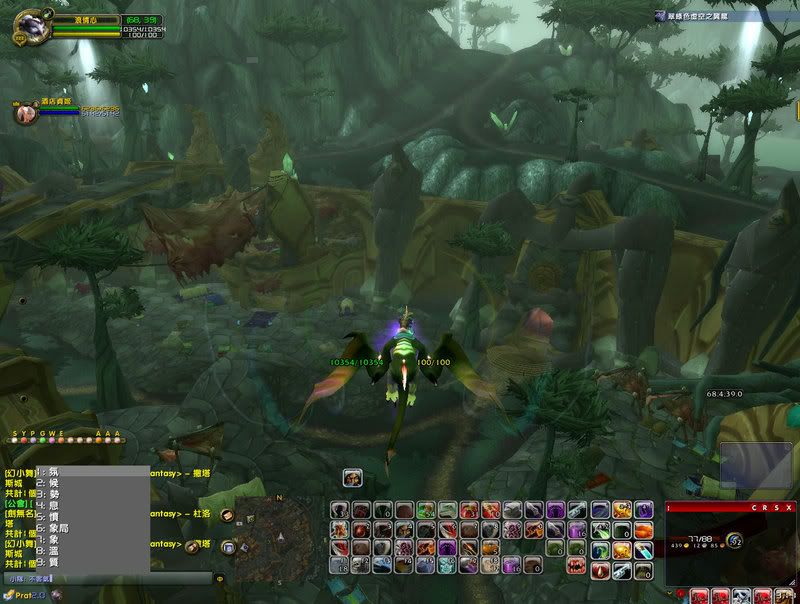This screenshot has width=800, height=604.
Task: Select the party member portrait
Action: (23, 113)
